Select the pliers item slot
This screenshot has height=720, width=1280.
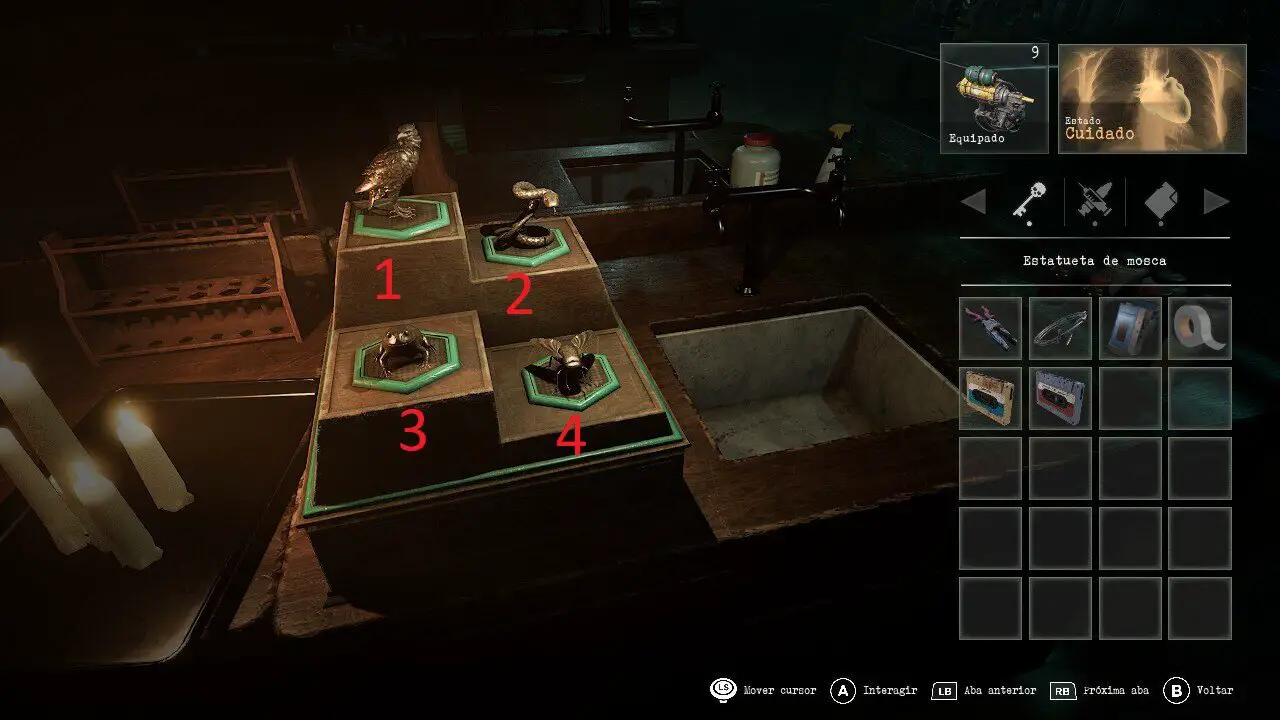tap(990, 328)
